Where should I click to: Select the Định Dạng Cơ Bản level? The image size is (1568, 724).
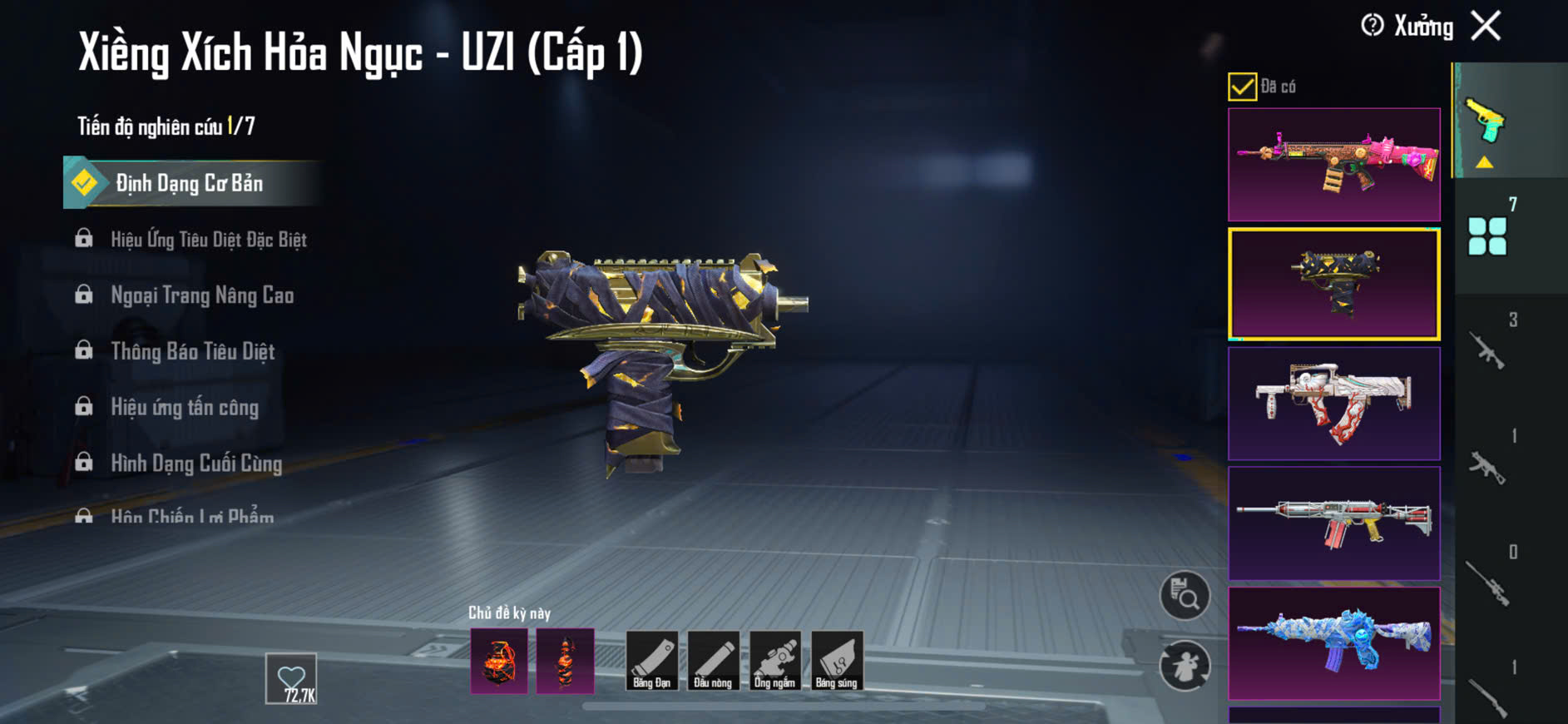(x=190, y=183)
